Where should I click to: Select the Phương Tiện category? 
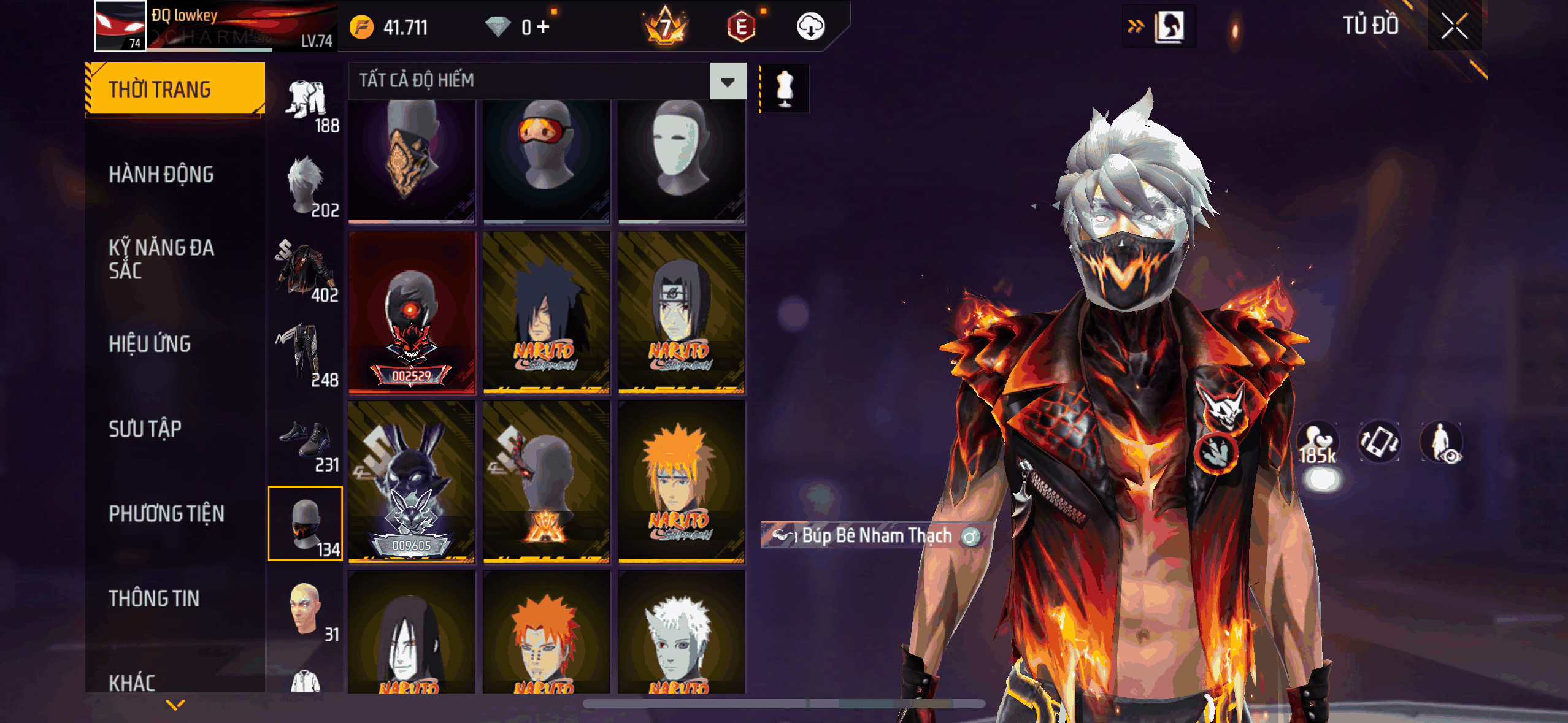[x=166, y=513]
